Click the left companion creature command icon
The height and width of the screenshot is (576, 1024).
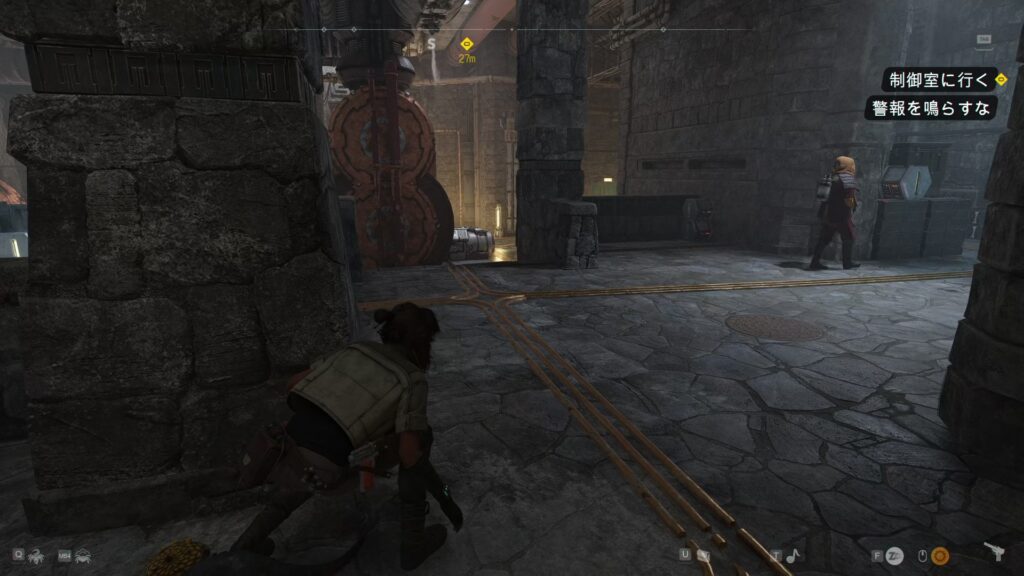[34, 554]
